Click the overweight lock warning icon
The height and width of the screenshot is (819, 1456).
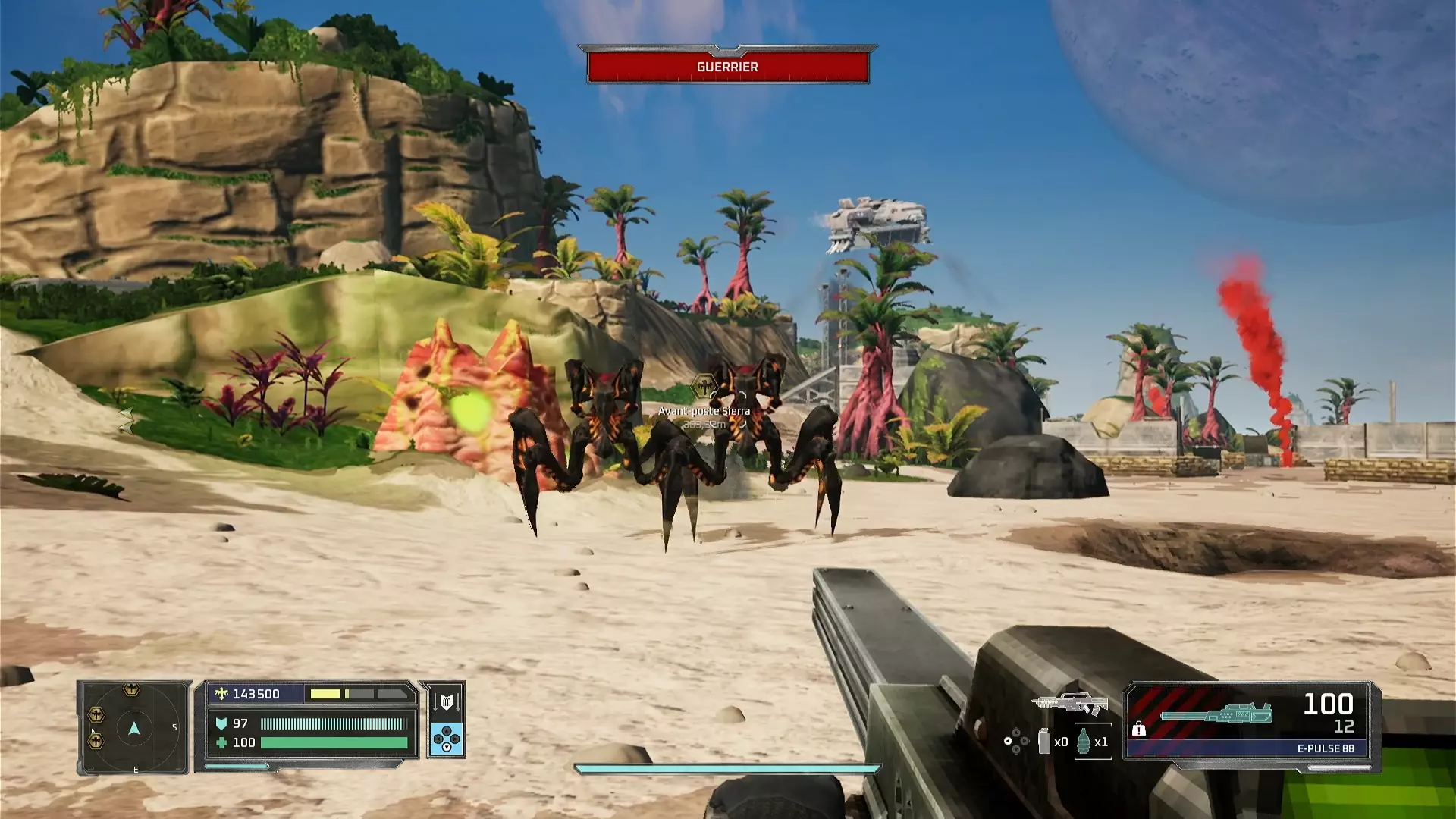(x=1139, y=729)
